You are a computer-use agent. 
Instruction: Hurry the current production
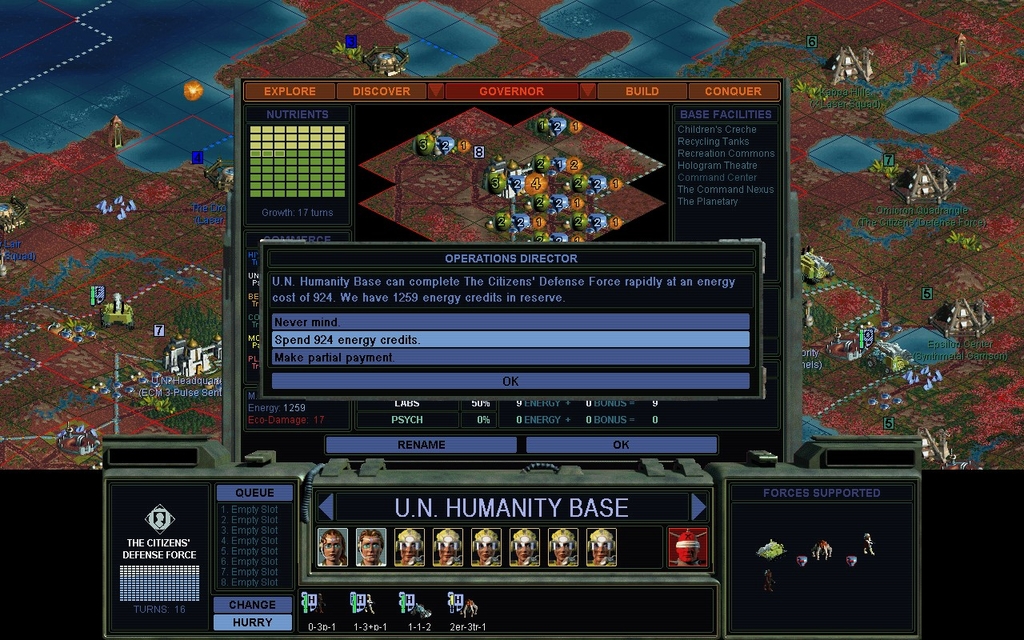(x=253, y=622)
